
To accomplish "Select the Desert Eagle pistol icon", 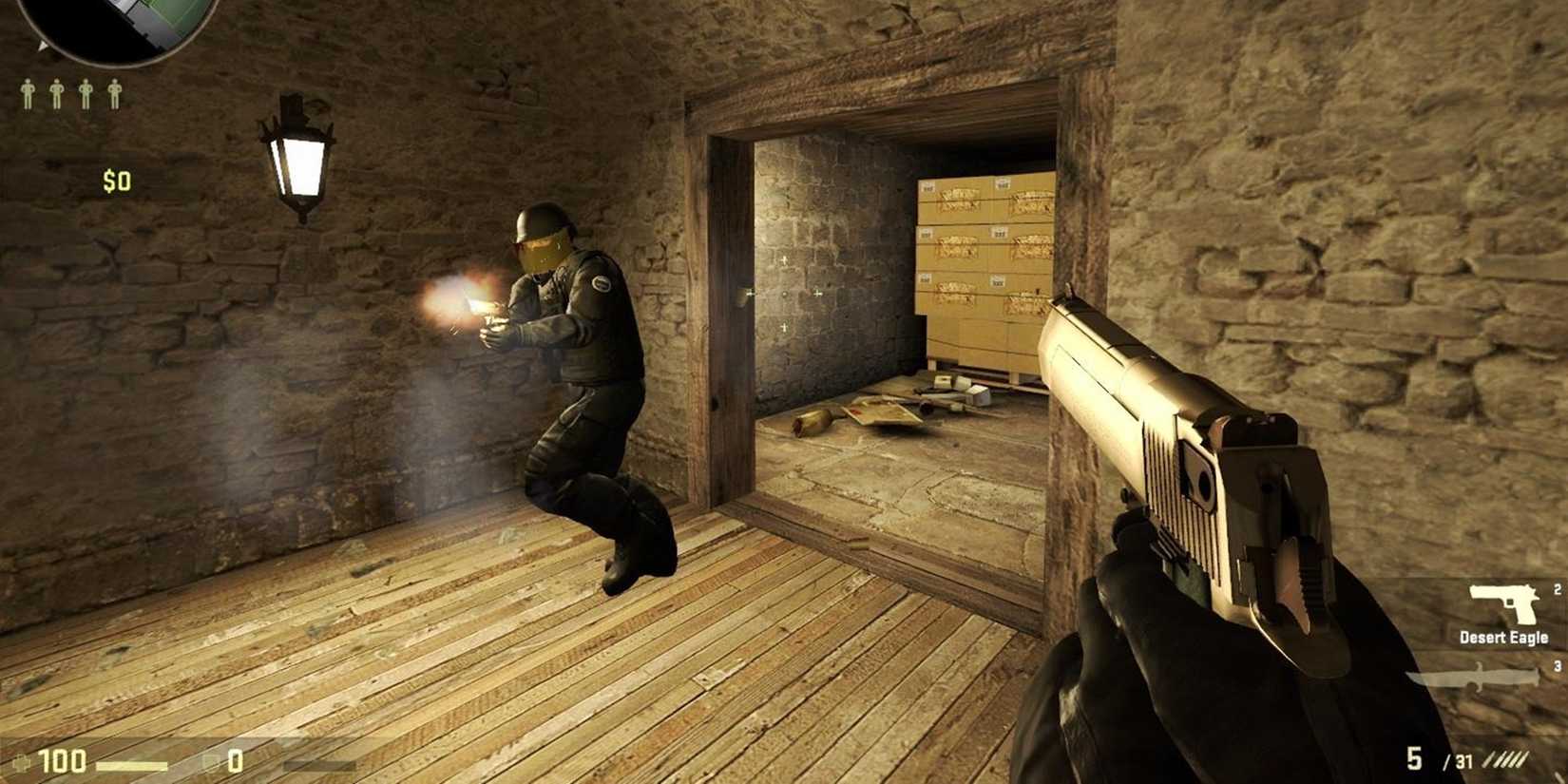I will point(1503,604).
